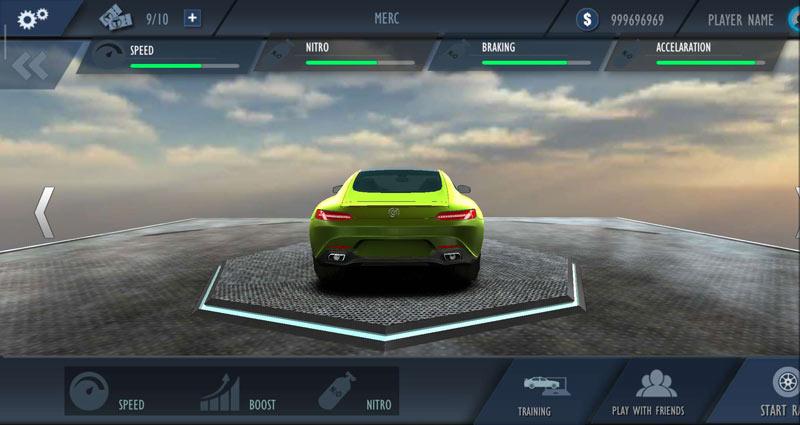Open the Player Name profile

(746, 19)
